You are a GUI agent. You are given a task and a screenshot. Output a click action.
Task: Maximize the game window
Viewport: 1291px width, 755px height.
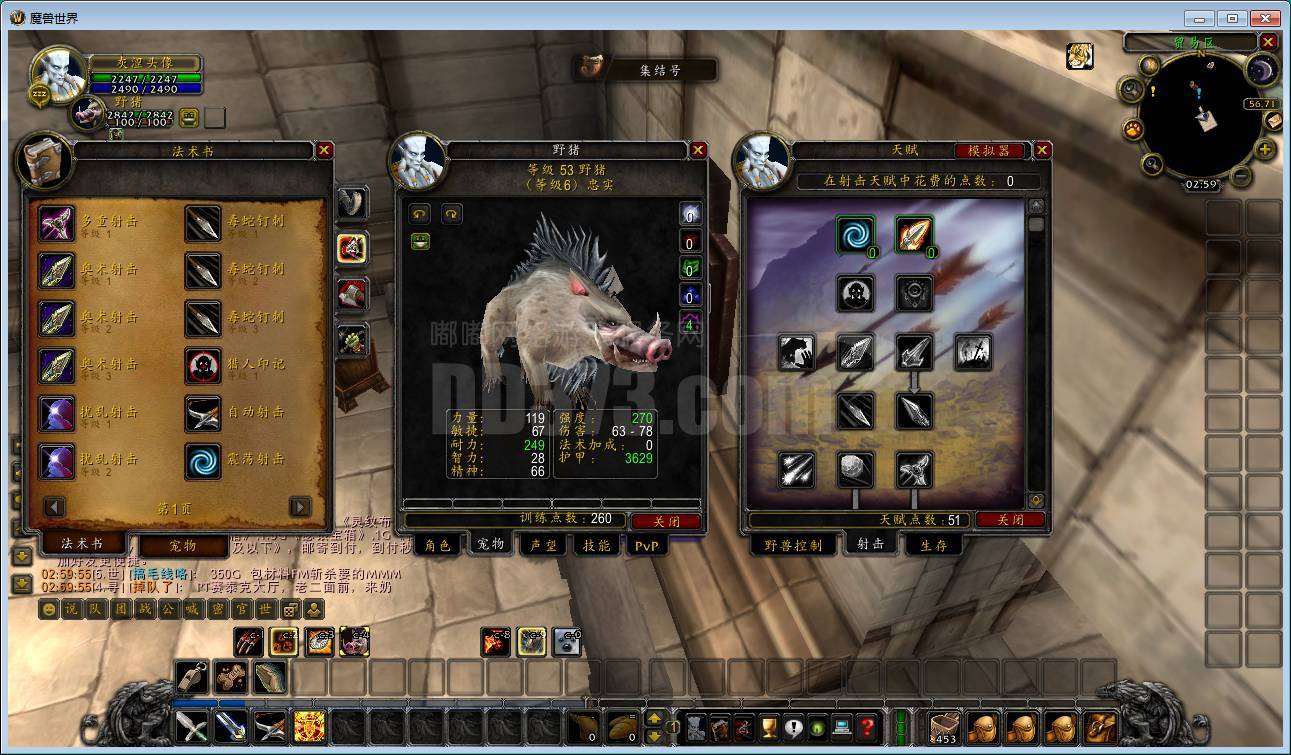click(x=1232, y=18)
